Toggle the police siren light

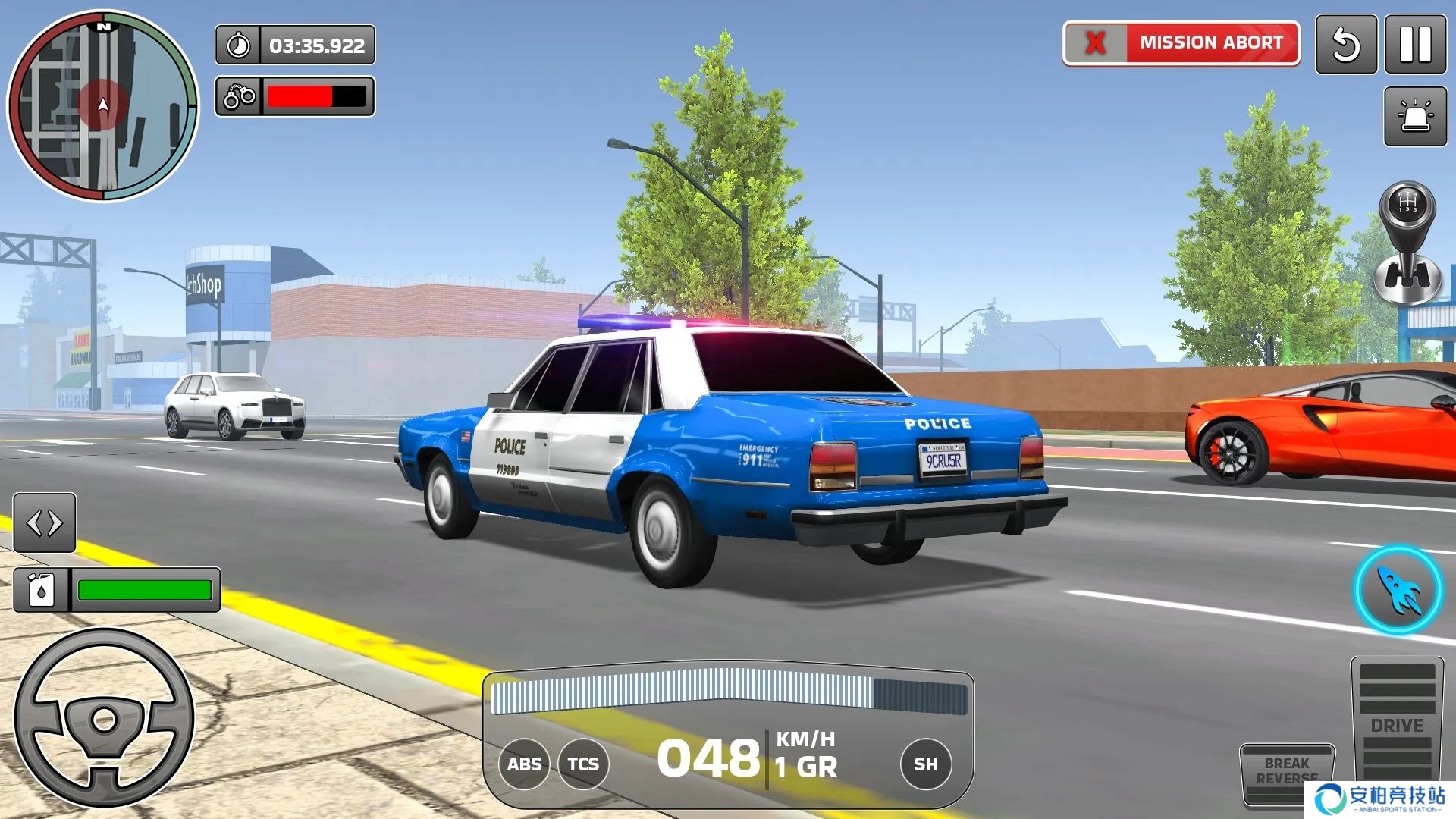click(1415, 116)
